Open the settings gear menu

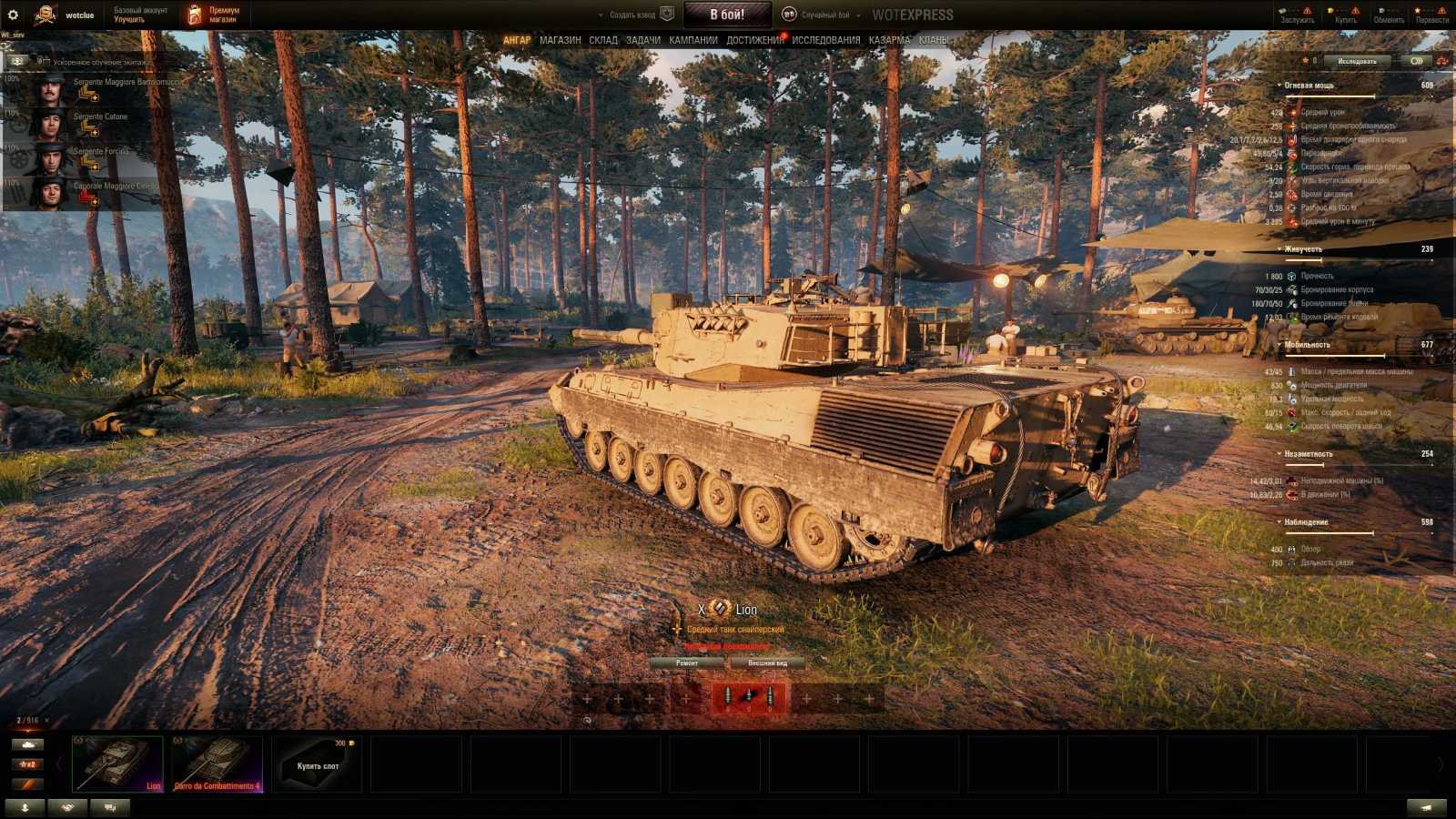[x=14, y=13]
